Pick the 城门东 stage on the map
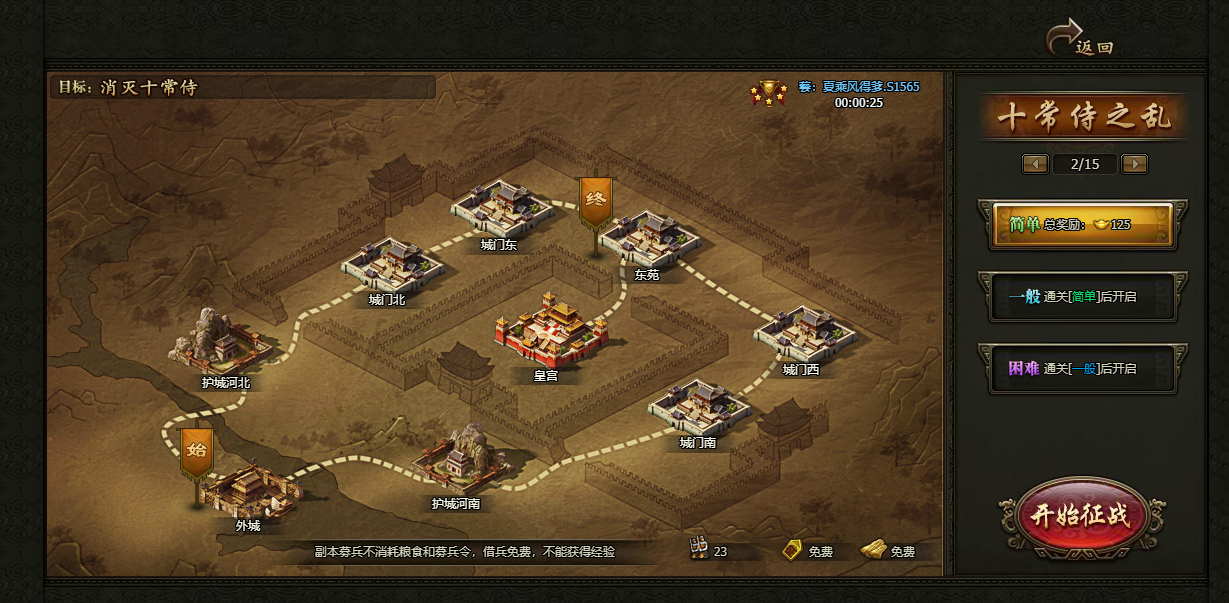 coord(500,208)
